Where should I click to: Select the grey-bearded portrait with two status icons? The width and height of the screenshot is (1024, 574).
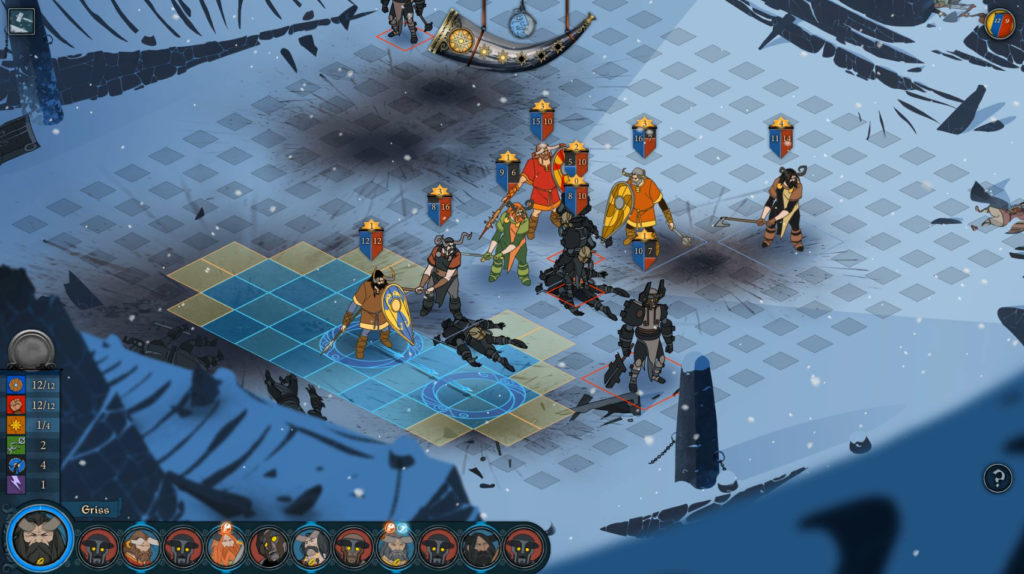(x=396, y=547)
